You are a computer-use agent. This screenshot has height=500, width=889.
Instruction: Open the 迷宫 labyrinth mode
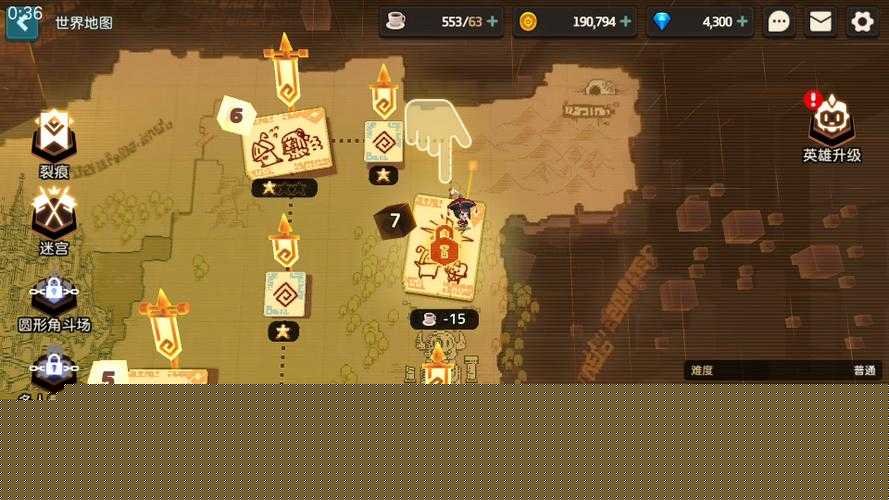point(53,220)
